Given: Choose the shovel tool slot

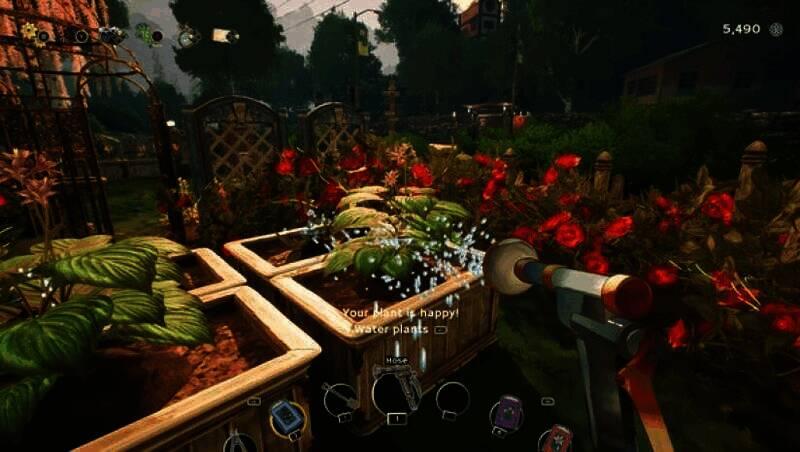Looking at the screenshot, I should pos(341,398).
